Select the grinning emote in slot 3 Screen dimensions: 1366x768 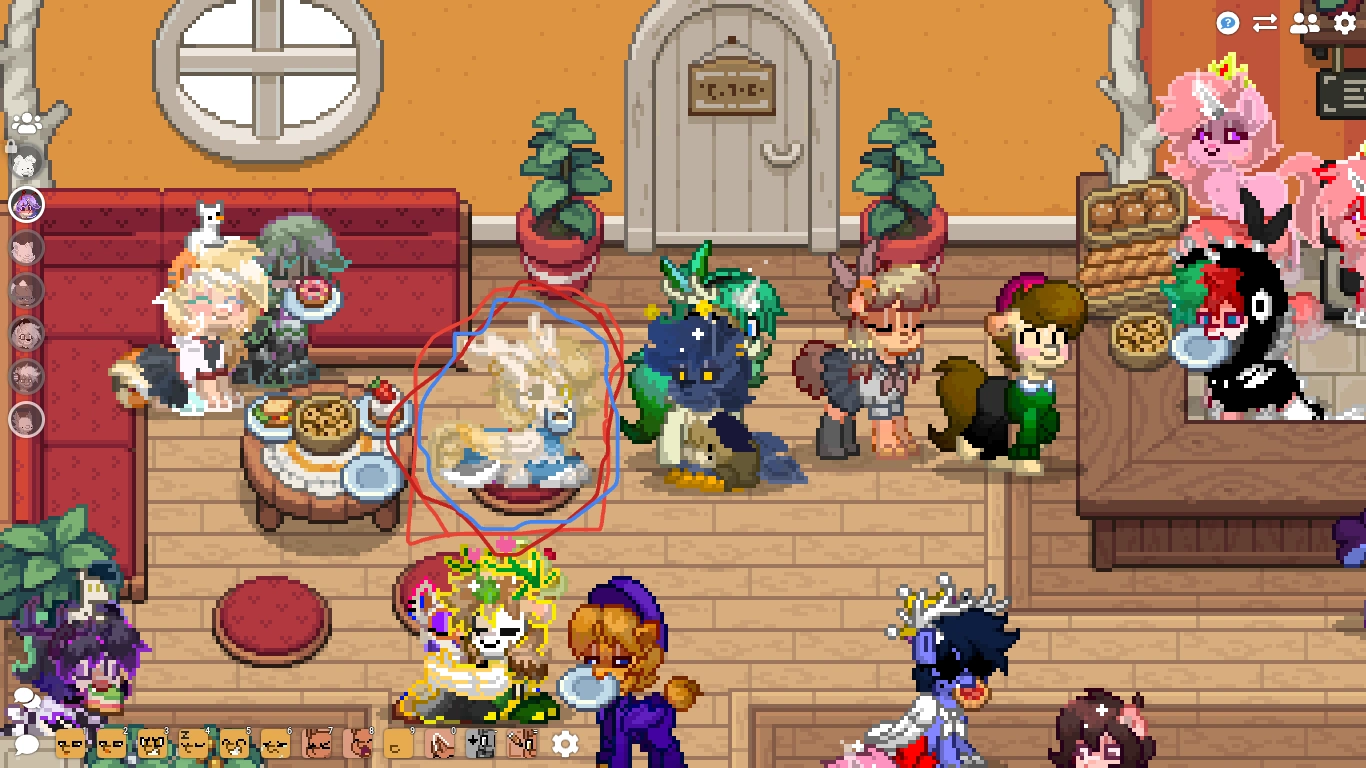(152, 743)
